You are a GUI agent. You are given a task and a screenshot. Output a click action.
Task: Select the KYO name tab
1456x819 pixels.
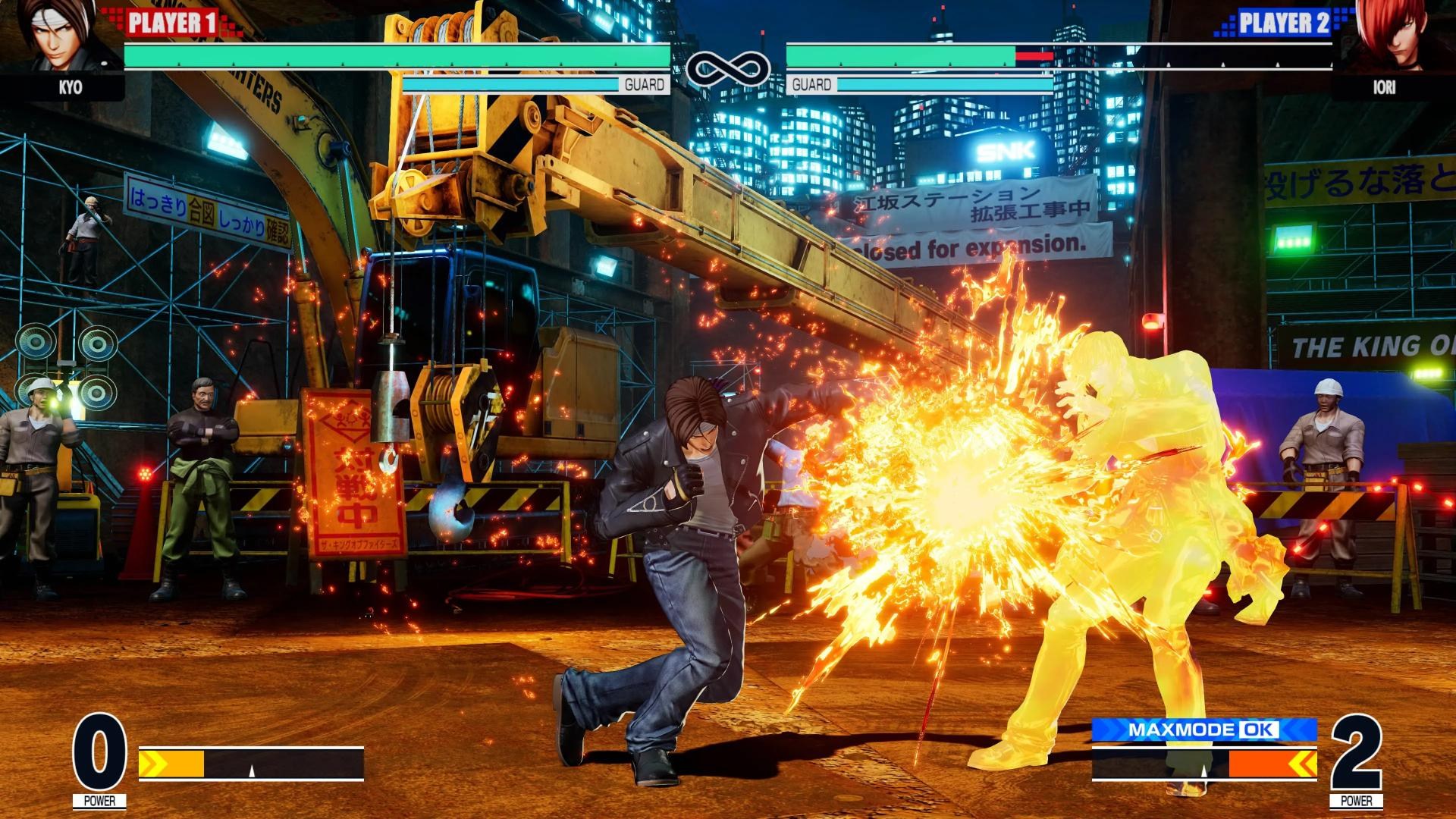tap(70, 89)
